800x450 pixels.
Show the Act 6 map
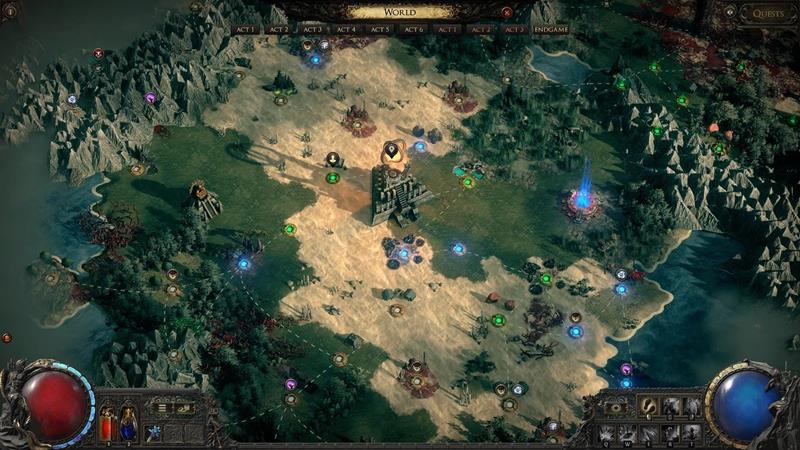click(414, 30)
